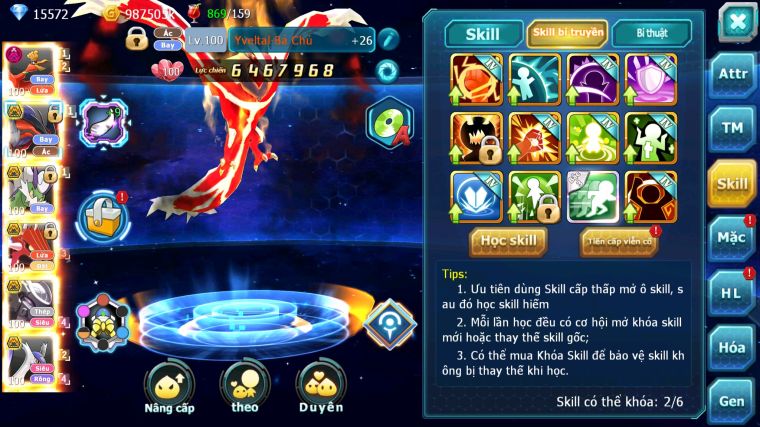The width and height of the screenshot is (760, 427).
Task: Close the skill panel with the X button
Action: (x=737, y=20)
